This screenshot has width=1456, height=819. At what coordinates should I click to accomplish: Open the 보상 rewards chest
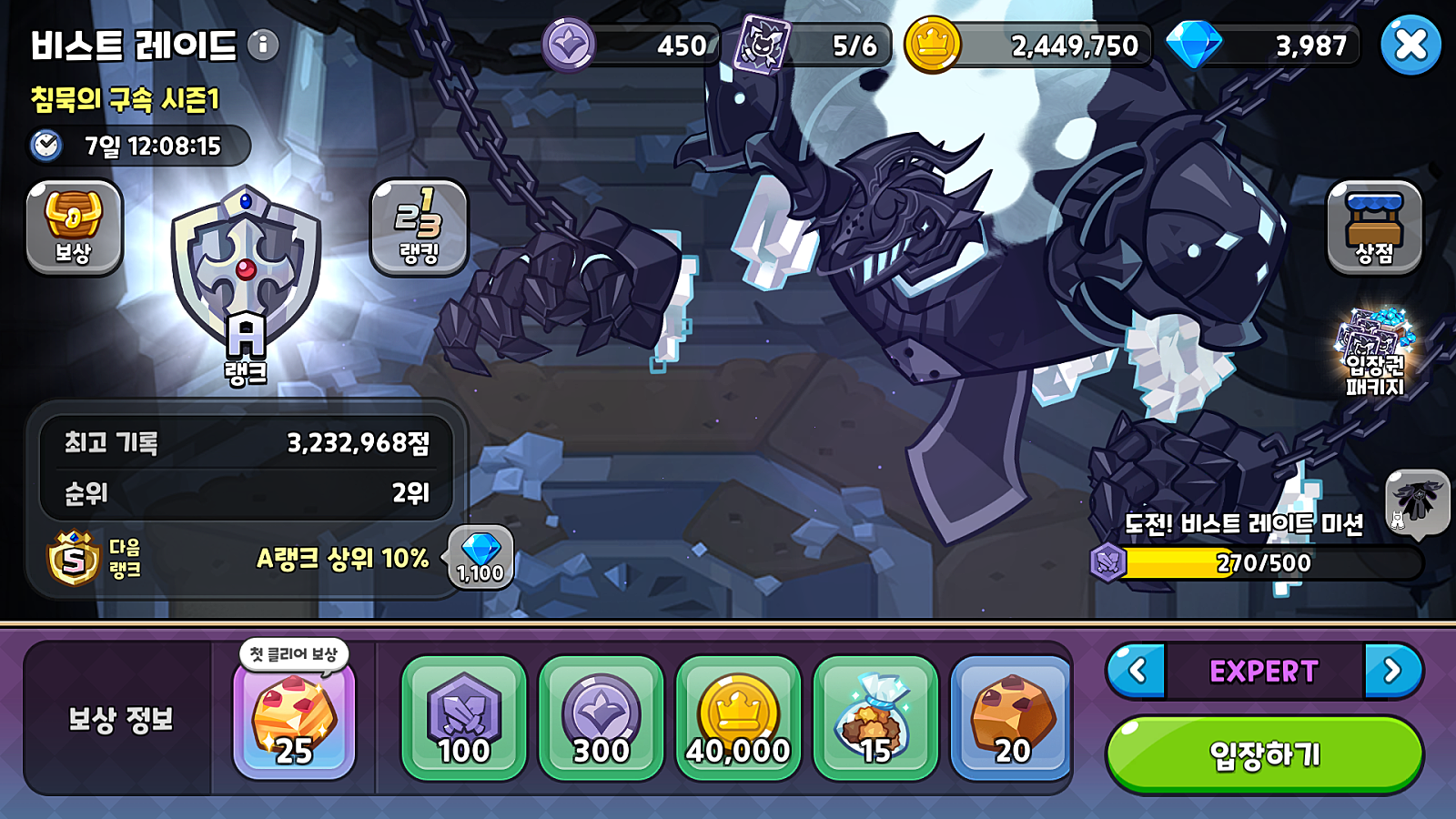tap(74, 227)
